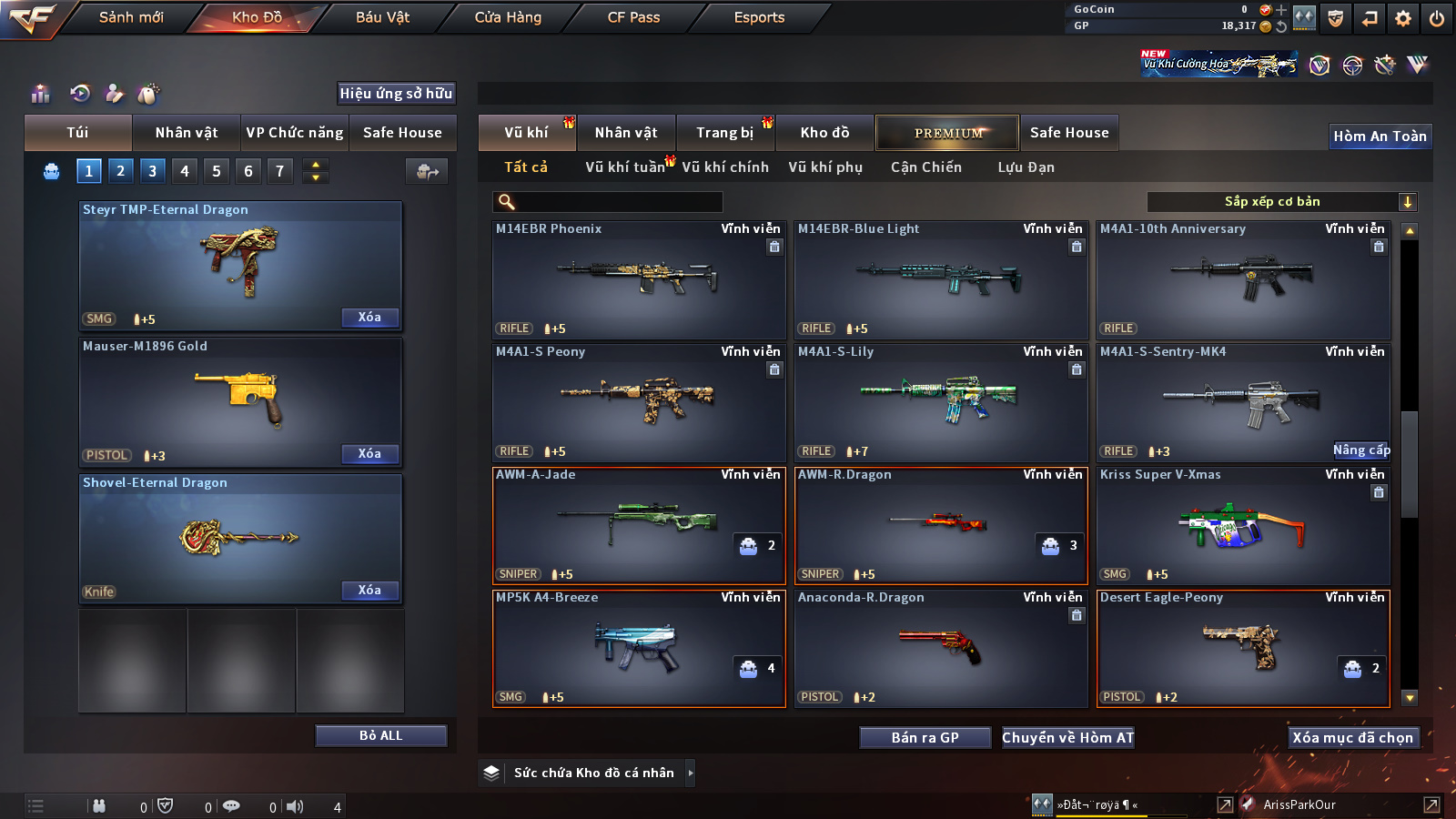Select the M4A1-S-Lily rifle
Viewport: 1456px width, 819px height.
point(941,402)
